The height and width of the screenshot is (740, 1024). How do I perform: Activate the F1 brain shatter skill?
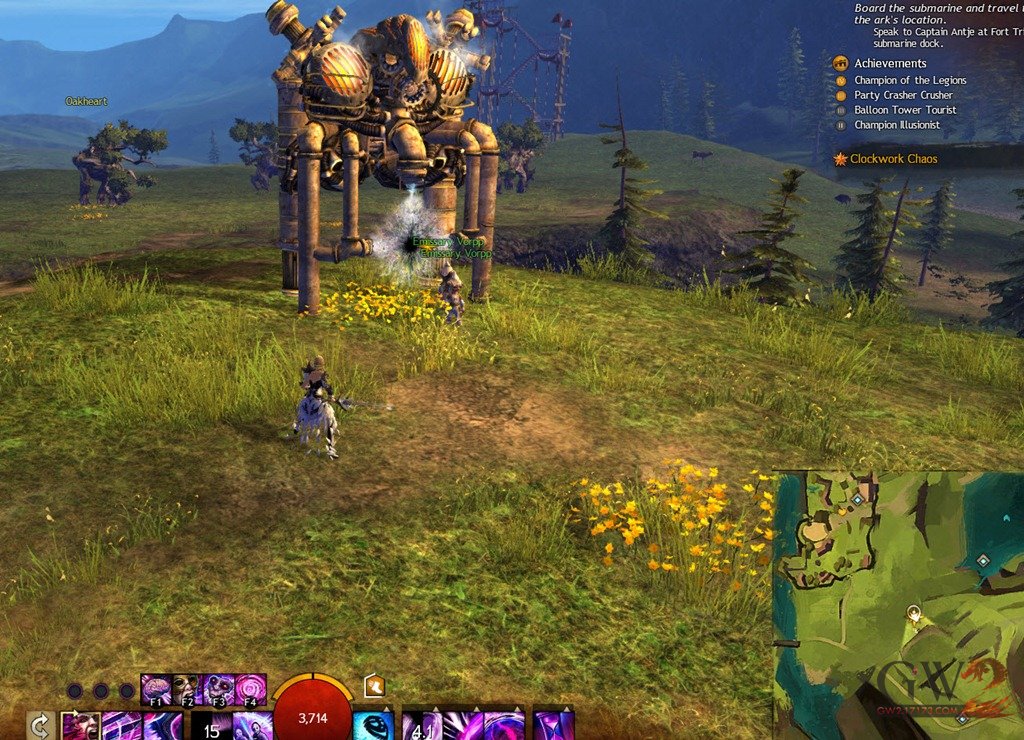click(156, 690)
